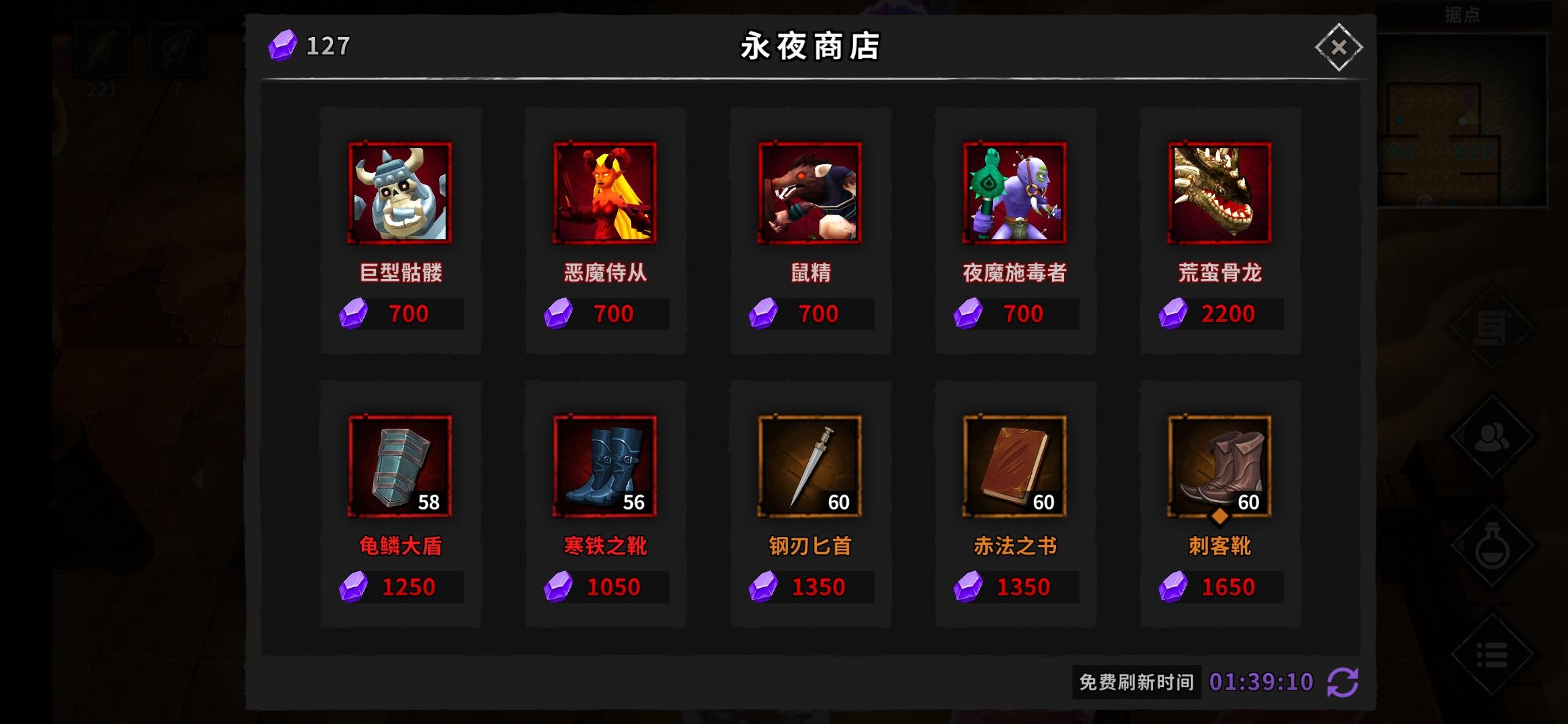Select the 荒蛮骨龙 dragon portrait
Screen dimensions: 1568x724
pos(1220,193)
